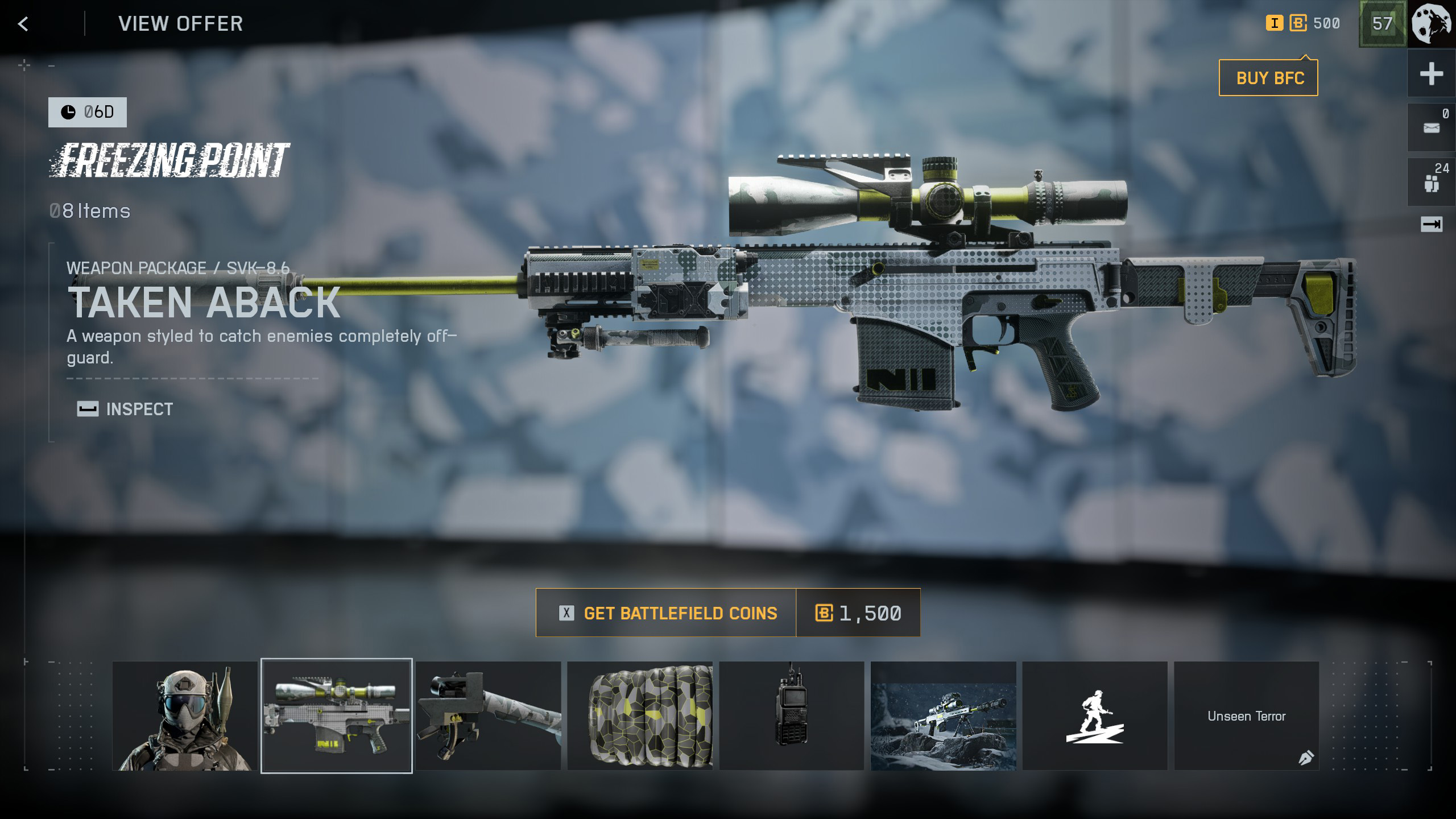Open the mail inbox icon
The image size is (1456, 819).
(1431, 127)
